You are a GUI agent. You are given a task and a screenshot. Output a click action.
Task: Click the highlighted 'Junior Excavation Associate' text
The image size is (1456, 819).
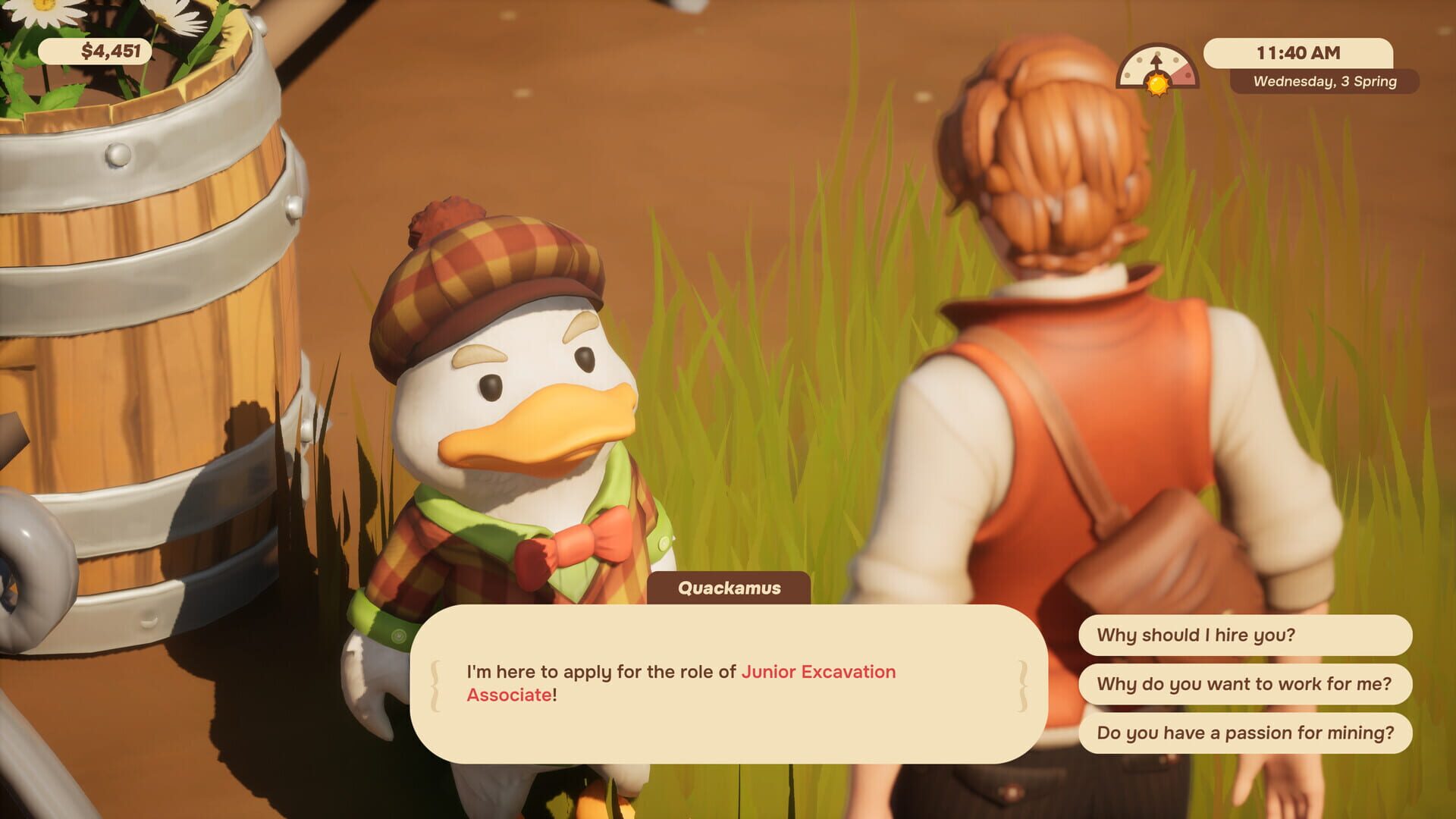point(818,673)
